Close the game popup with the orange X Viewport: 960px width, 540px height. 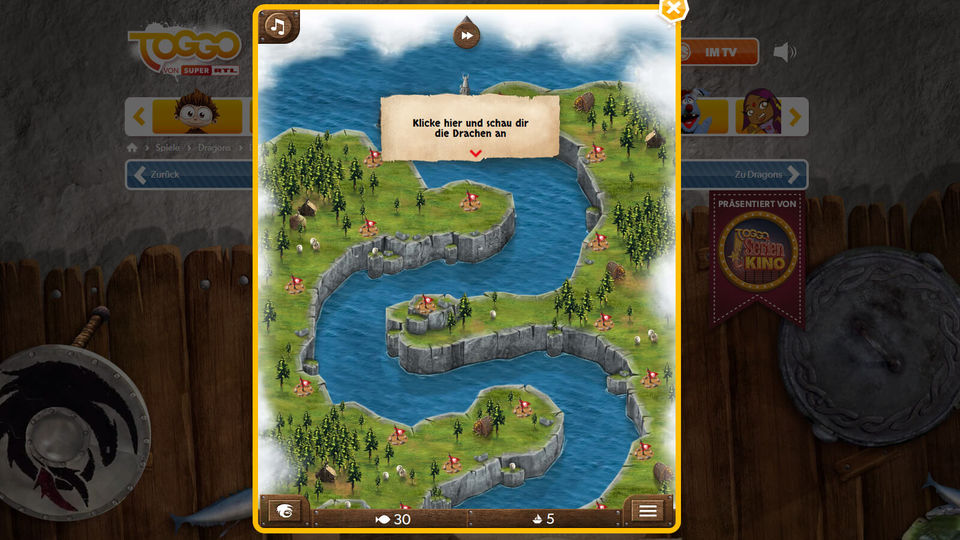[674, 8]
